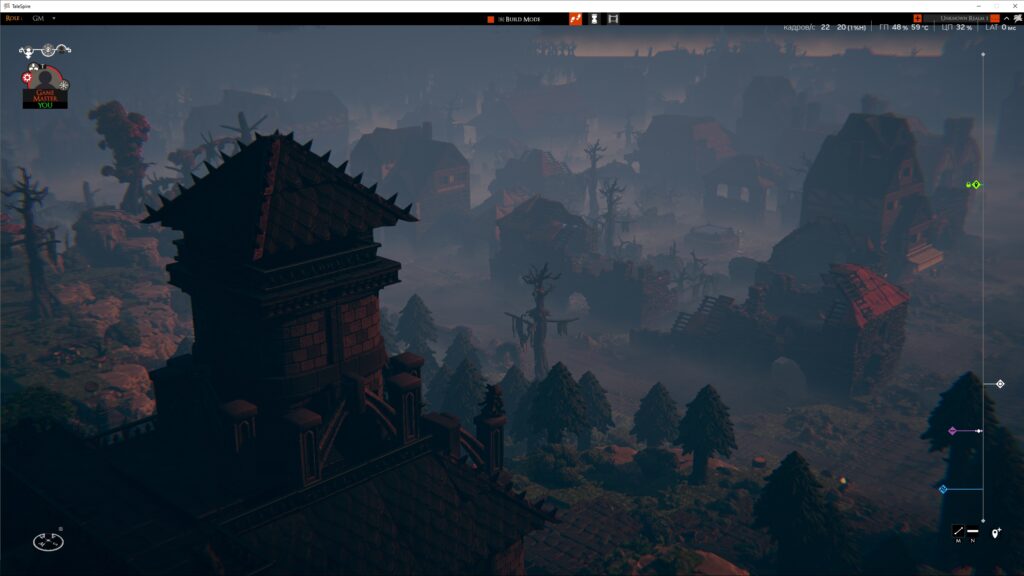The width and height of the screenshot is (1024, 576).
Task: Click the hourglass icon in the top bar
Action: (x=594, y=18)
